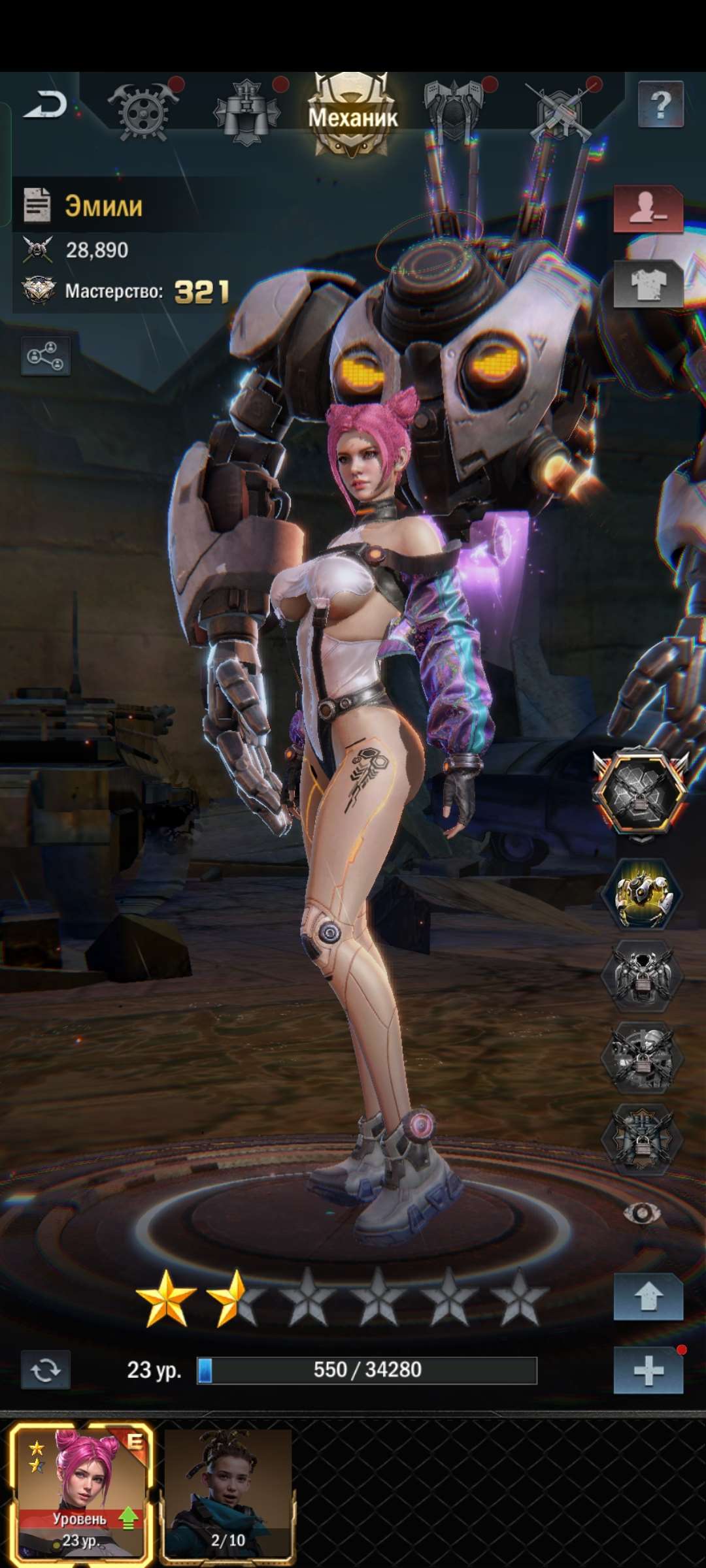The height and width of the screenshot is (1568, 706).
Task: Select the yellow robot skill icon
Action: click(641, 894)
